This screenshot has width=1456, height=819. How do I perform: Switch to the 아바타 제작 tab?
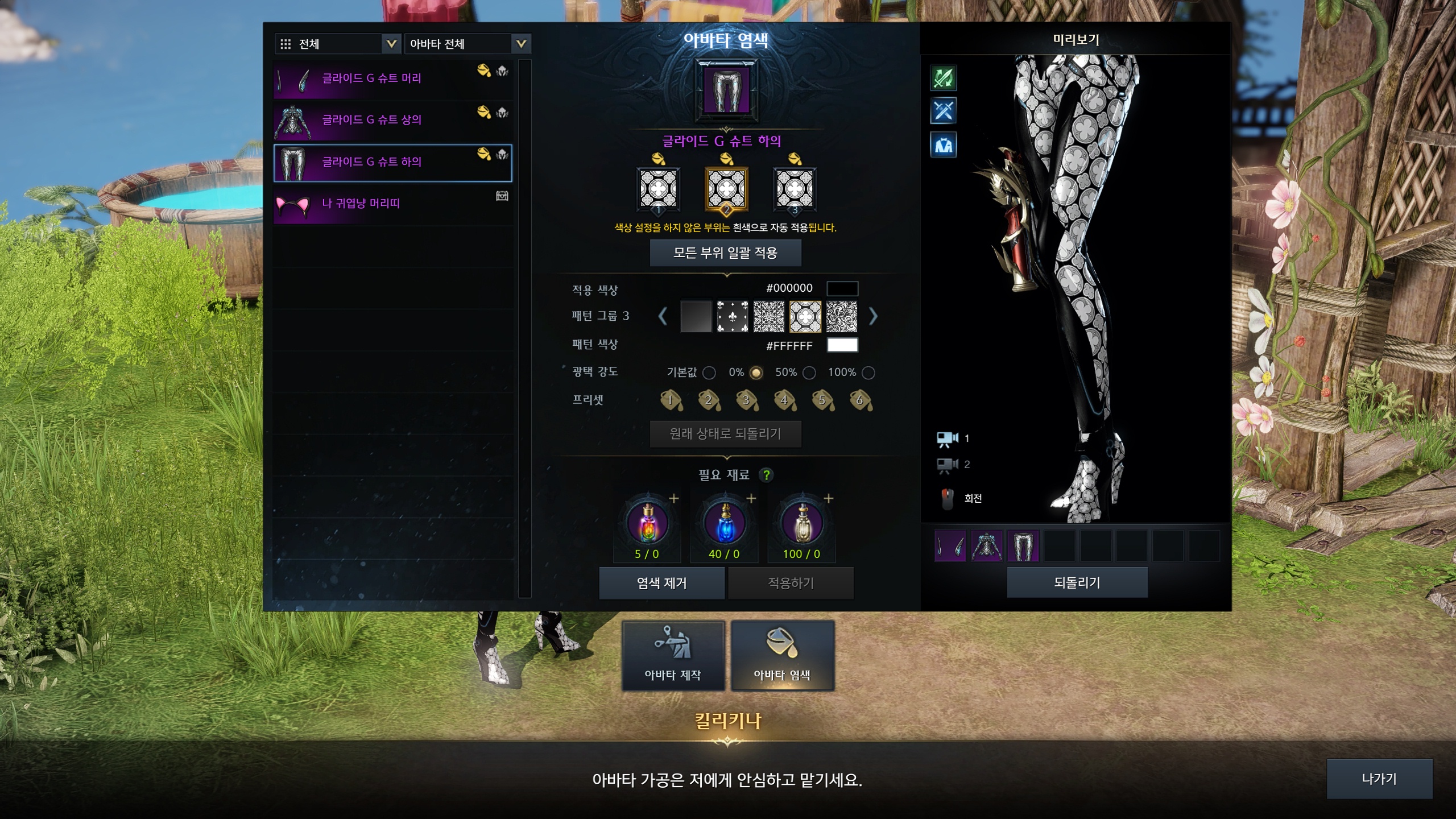click(673, 655)
